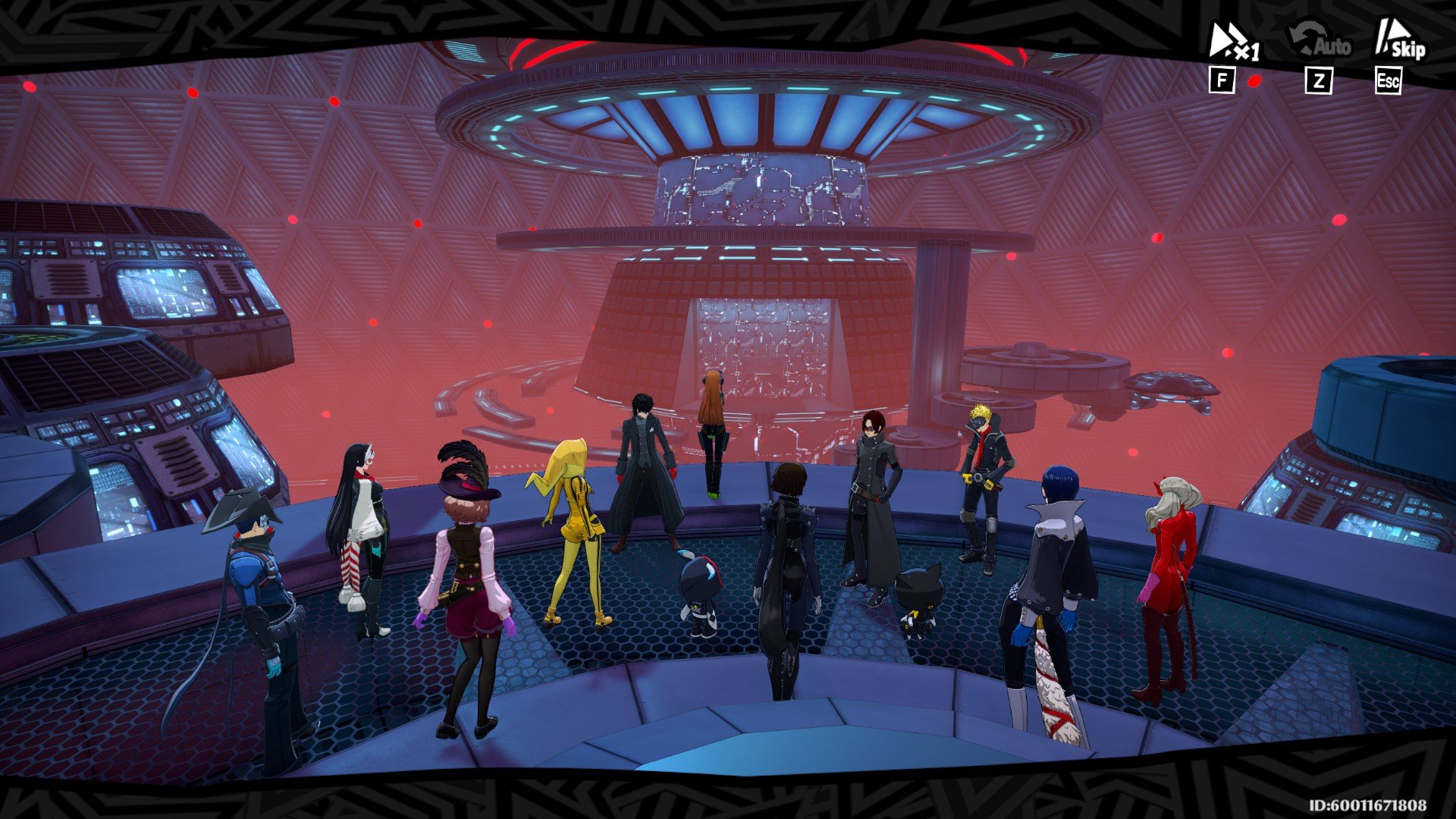Change the x1 playback speed

(1233, 43)
